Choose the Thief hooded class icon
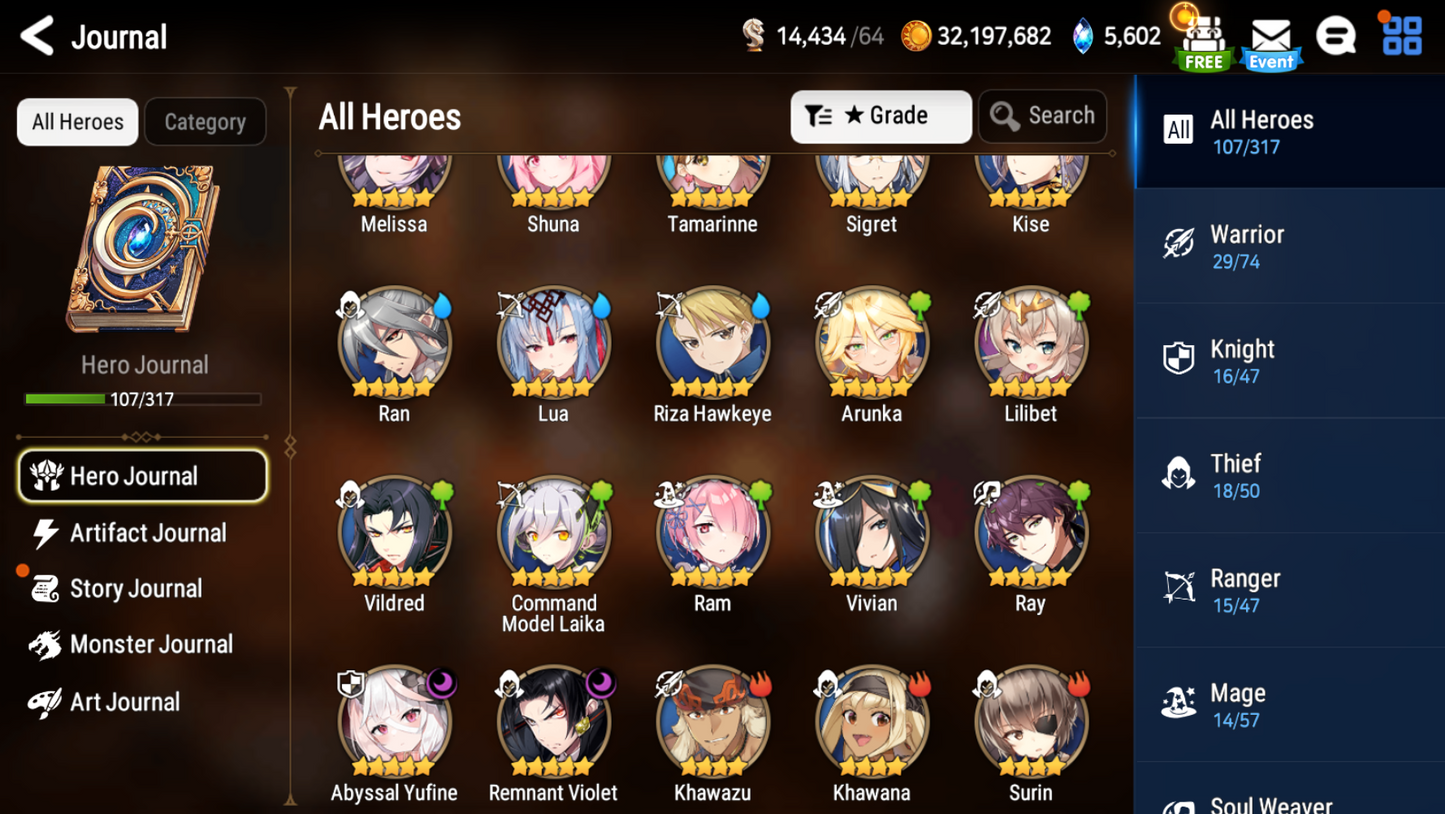 (1180, 474)
